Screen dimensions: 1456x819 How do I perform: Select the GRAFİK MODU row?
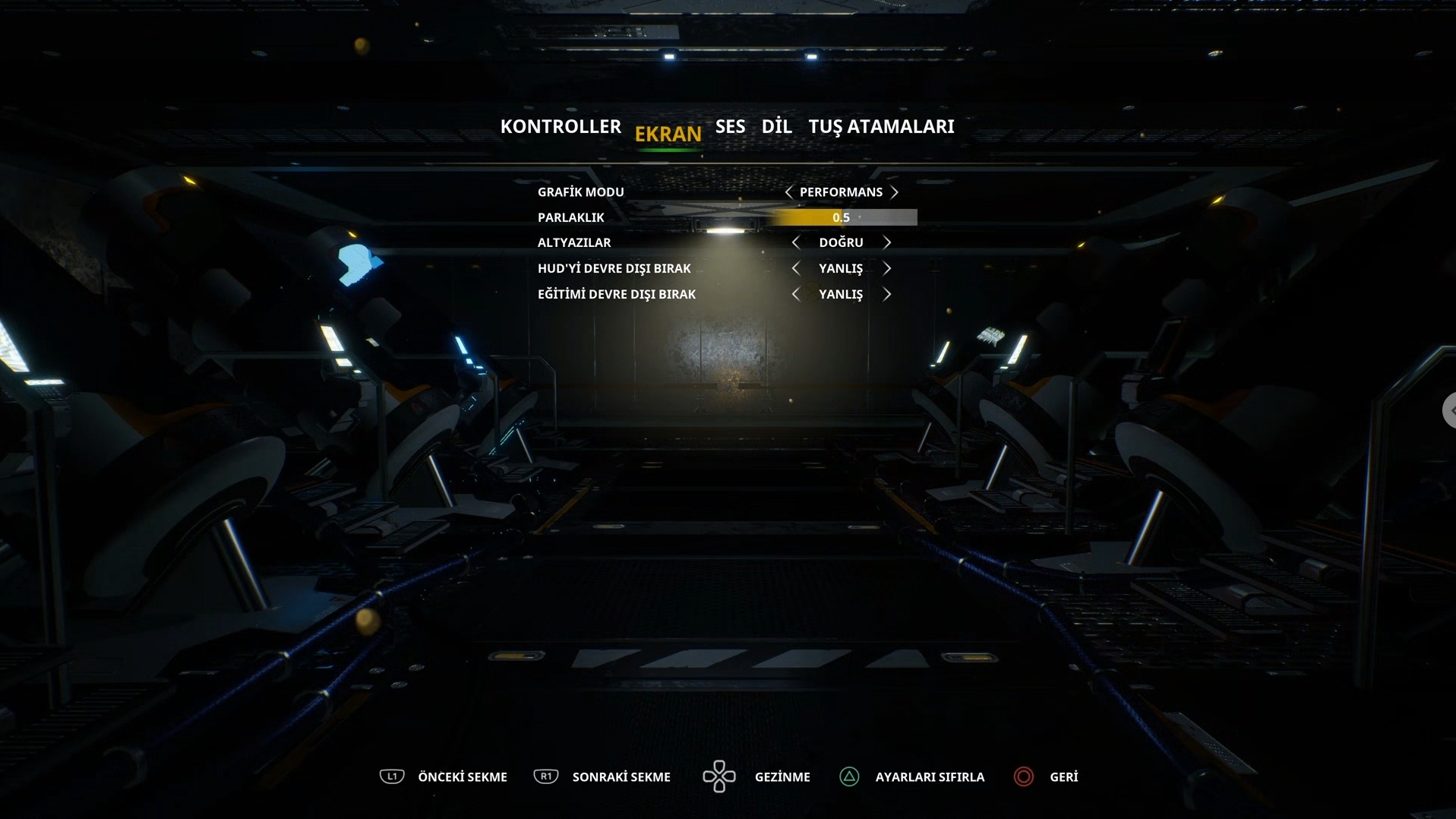pyautogui.click(x=581, y=192)
